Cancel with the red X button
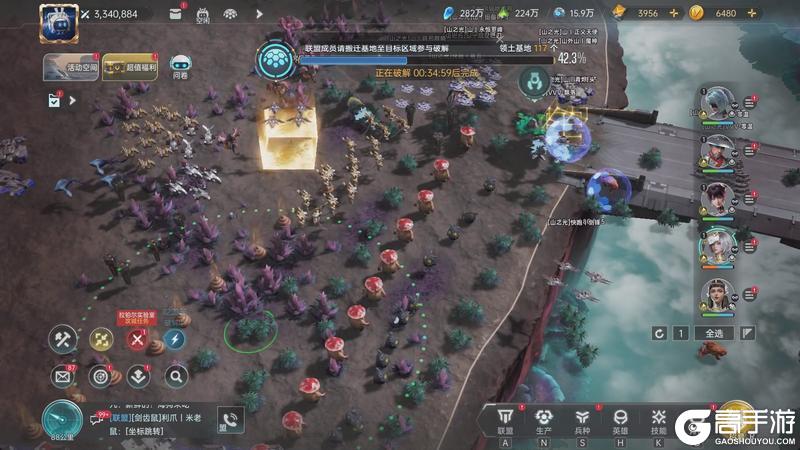This screenshot has height=450, width=800. click(x=137, y=340)
